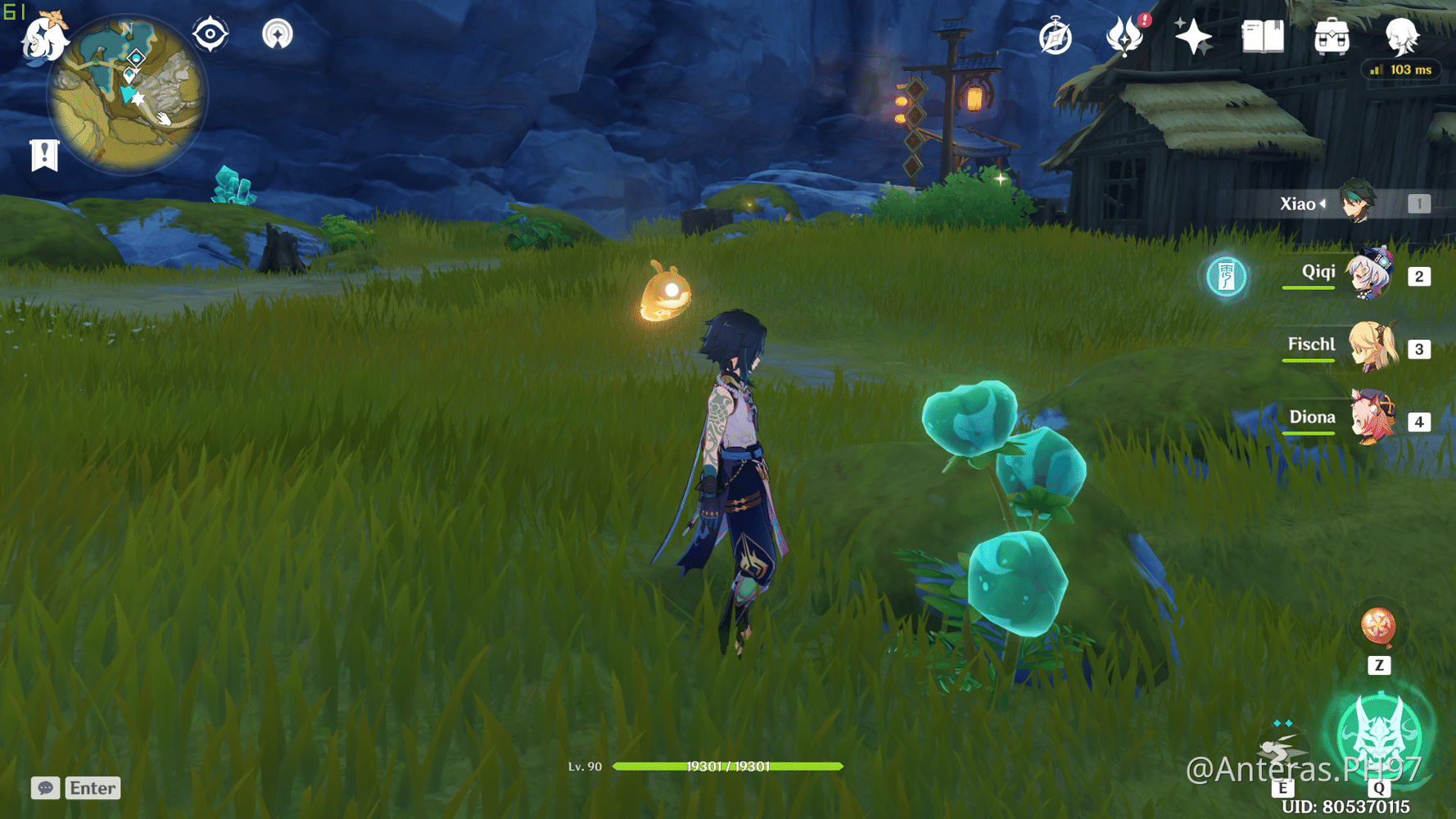Click Qiqi's Herald of Frost talisman buff icon
The image size is (1456, 819).
click(x=1225, y=277)
